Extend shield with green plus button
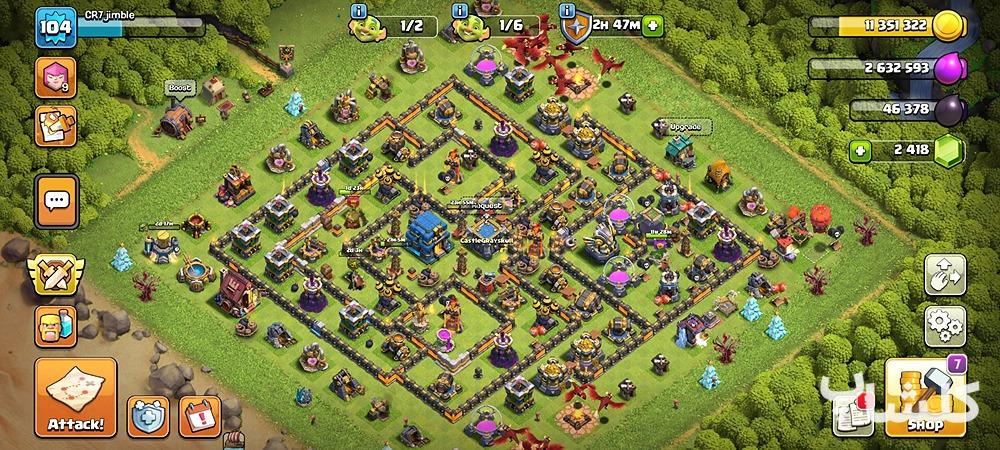The height and width of the screenshot is (450, 1000). (653, 24)
